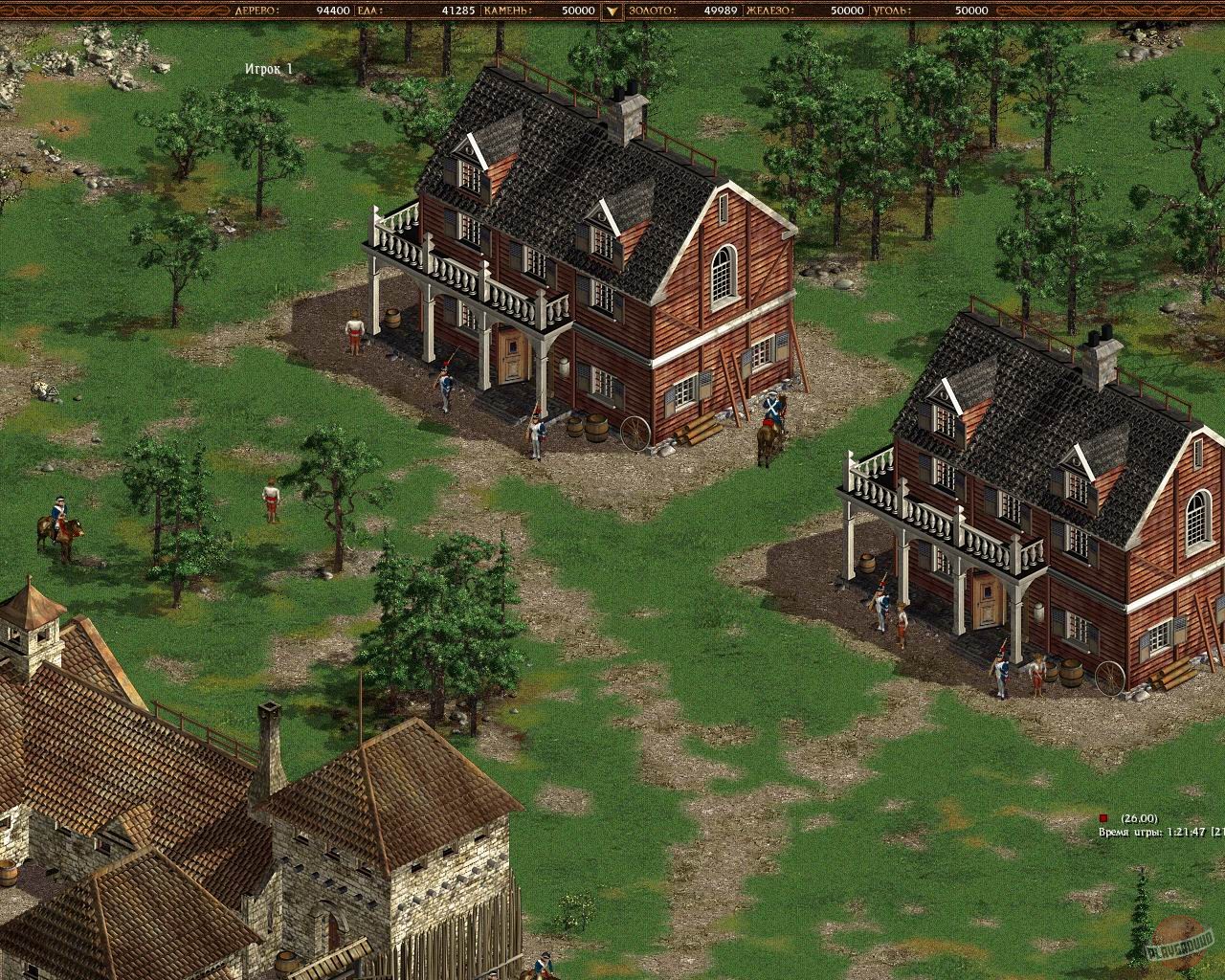Select the Игрок 1 player label
Screen dimensions: 1225x980
pos(271,67)
